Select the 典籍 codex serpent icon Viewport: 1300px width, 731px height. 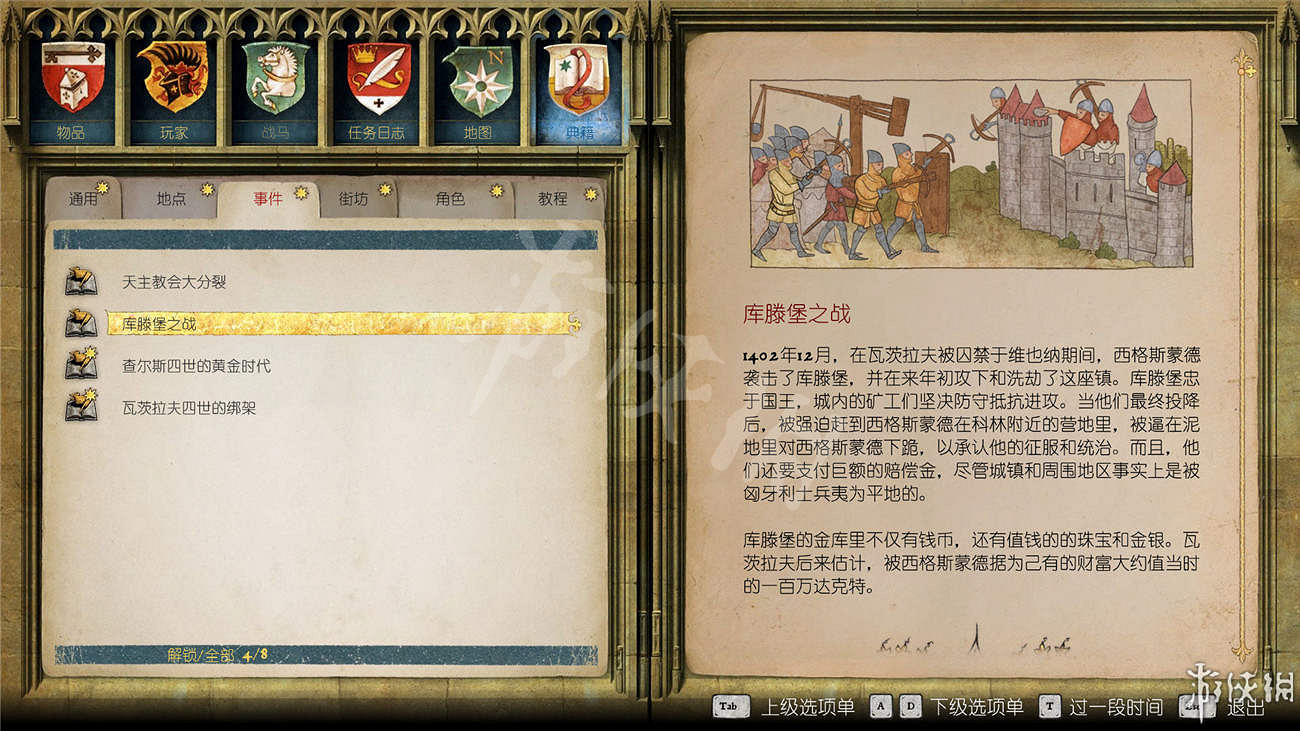[580, 80]
